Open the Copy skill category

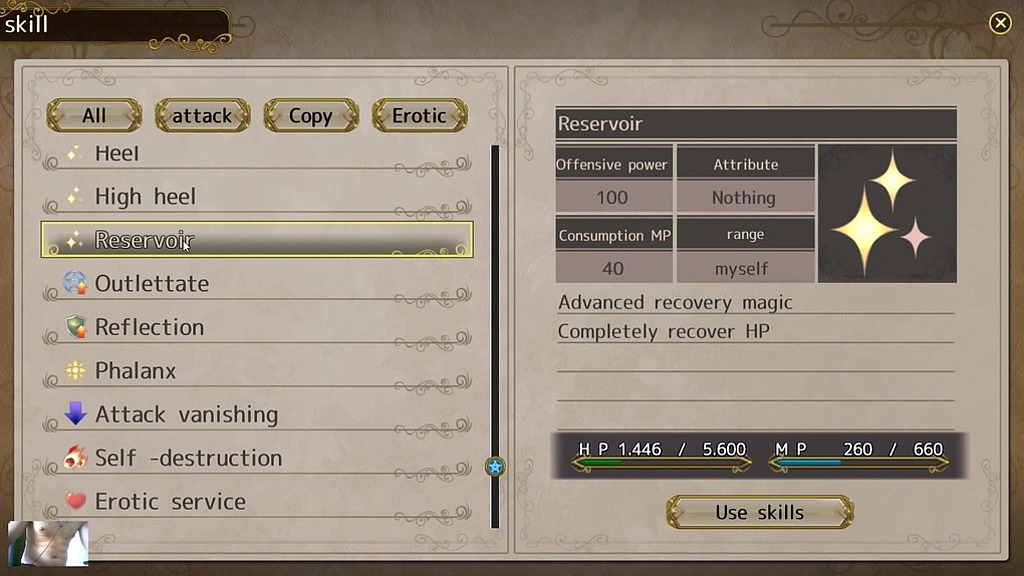coord(310,116)
